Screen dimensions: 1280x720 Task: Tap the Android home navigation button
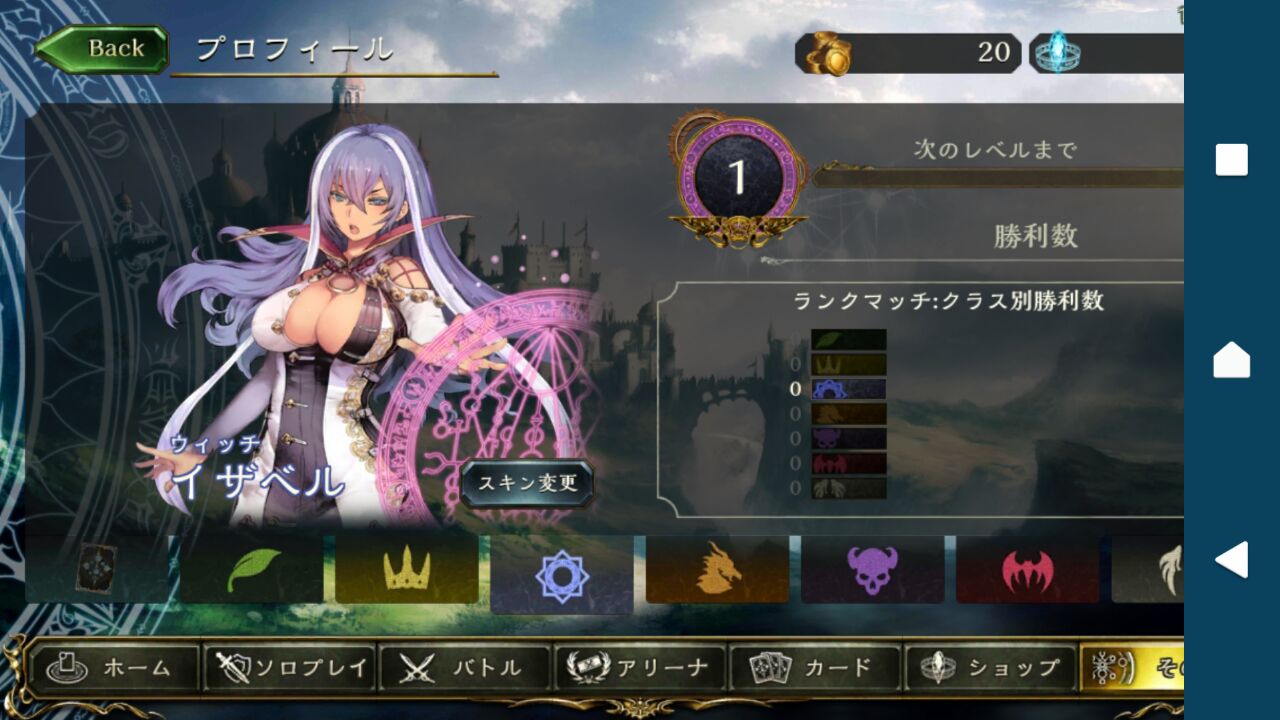point(1231,360)
